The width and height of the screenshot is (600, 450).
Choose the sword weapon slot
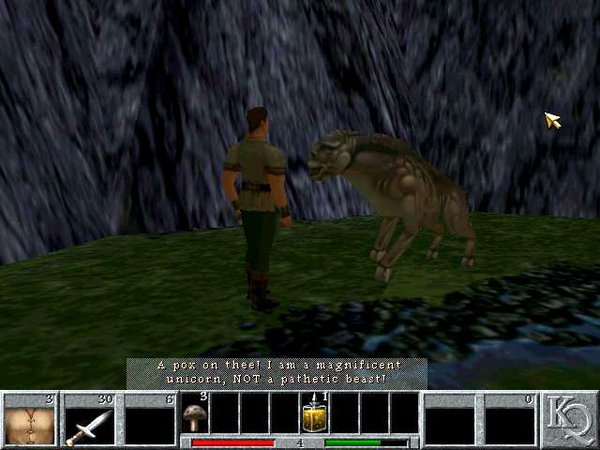[x=89, y=420]
